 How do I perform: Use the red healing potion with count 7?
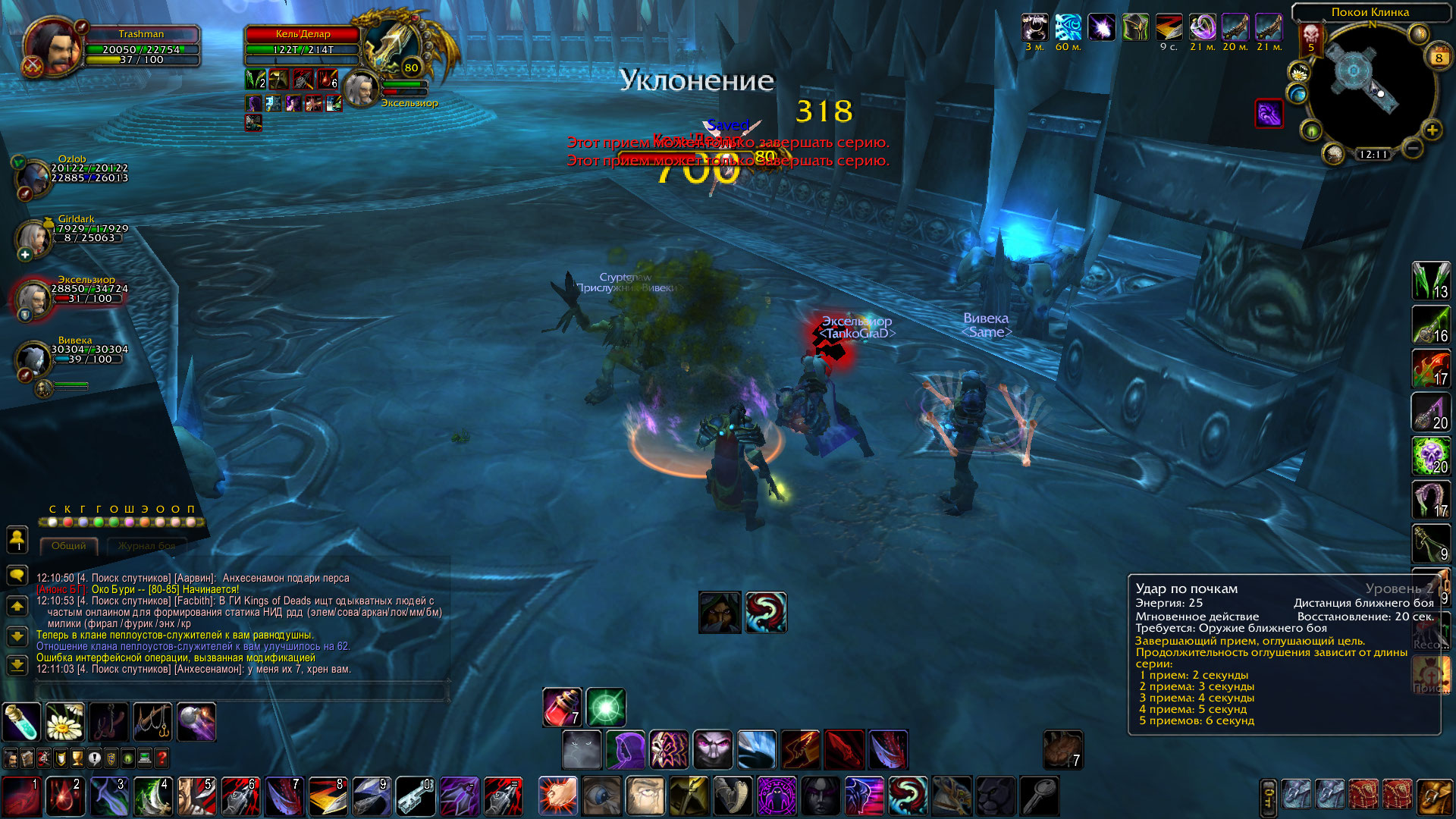coord(562,708)
